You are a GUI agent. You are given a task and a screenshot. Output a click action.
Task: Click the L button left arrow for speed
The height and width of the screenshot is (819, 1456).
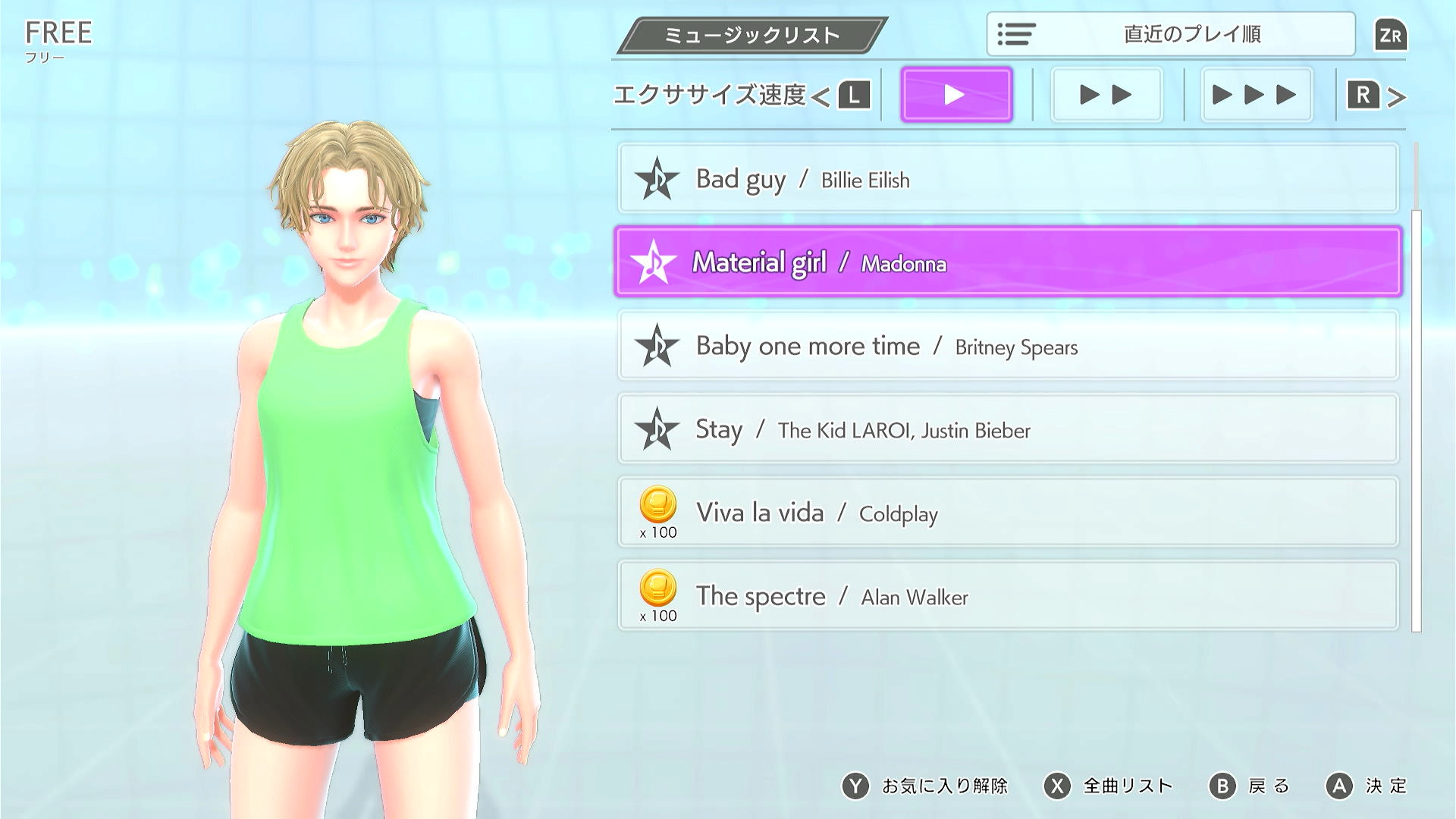pos(853,94)
